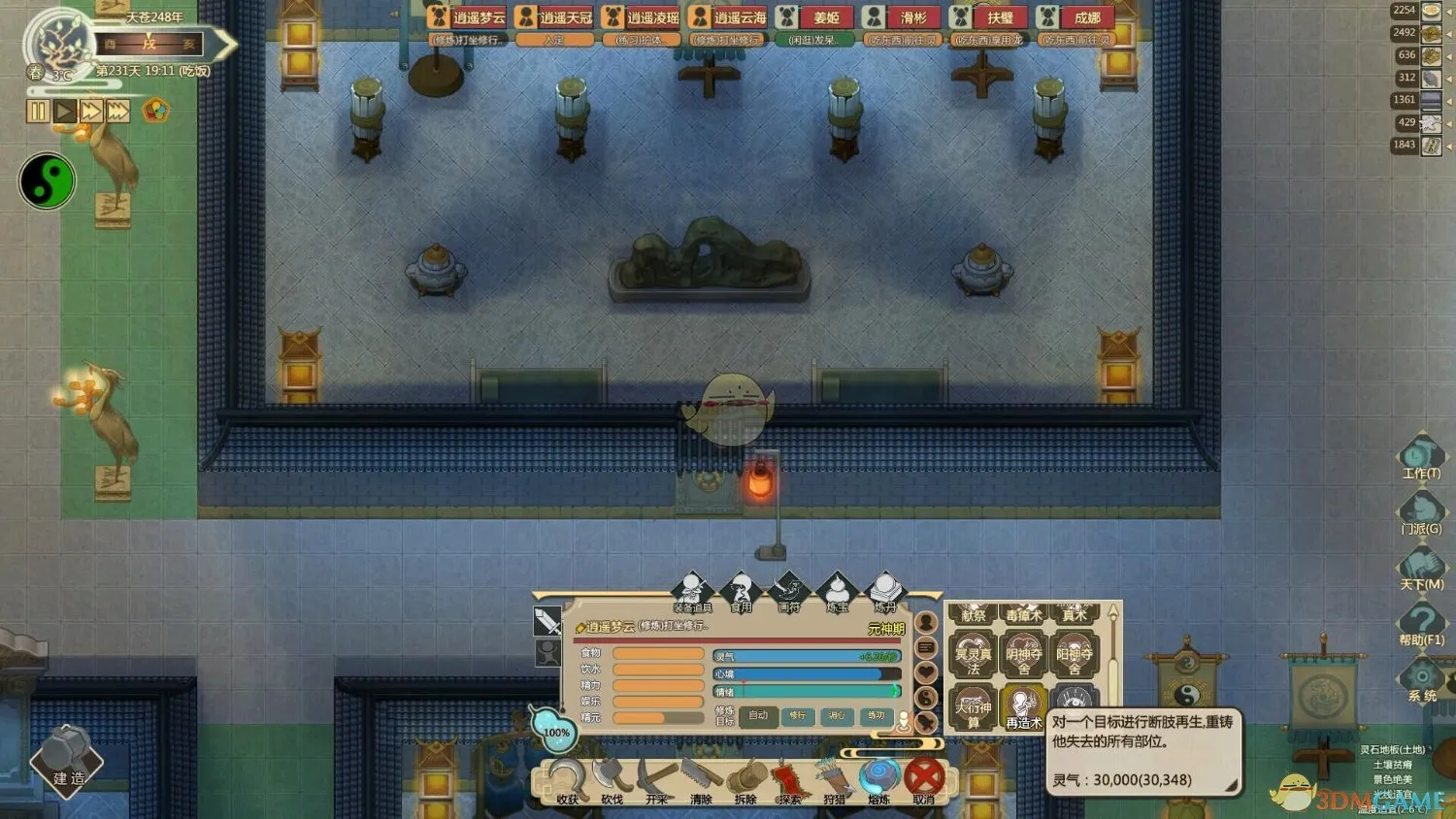Open the 门派(G) sect menu
The width and height of the screenshot is (1456, 819).
pos(1420,510)
